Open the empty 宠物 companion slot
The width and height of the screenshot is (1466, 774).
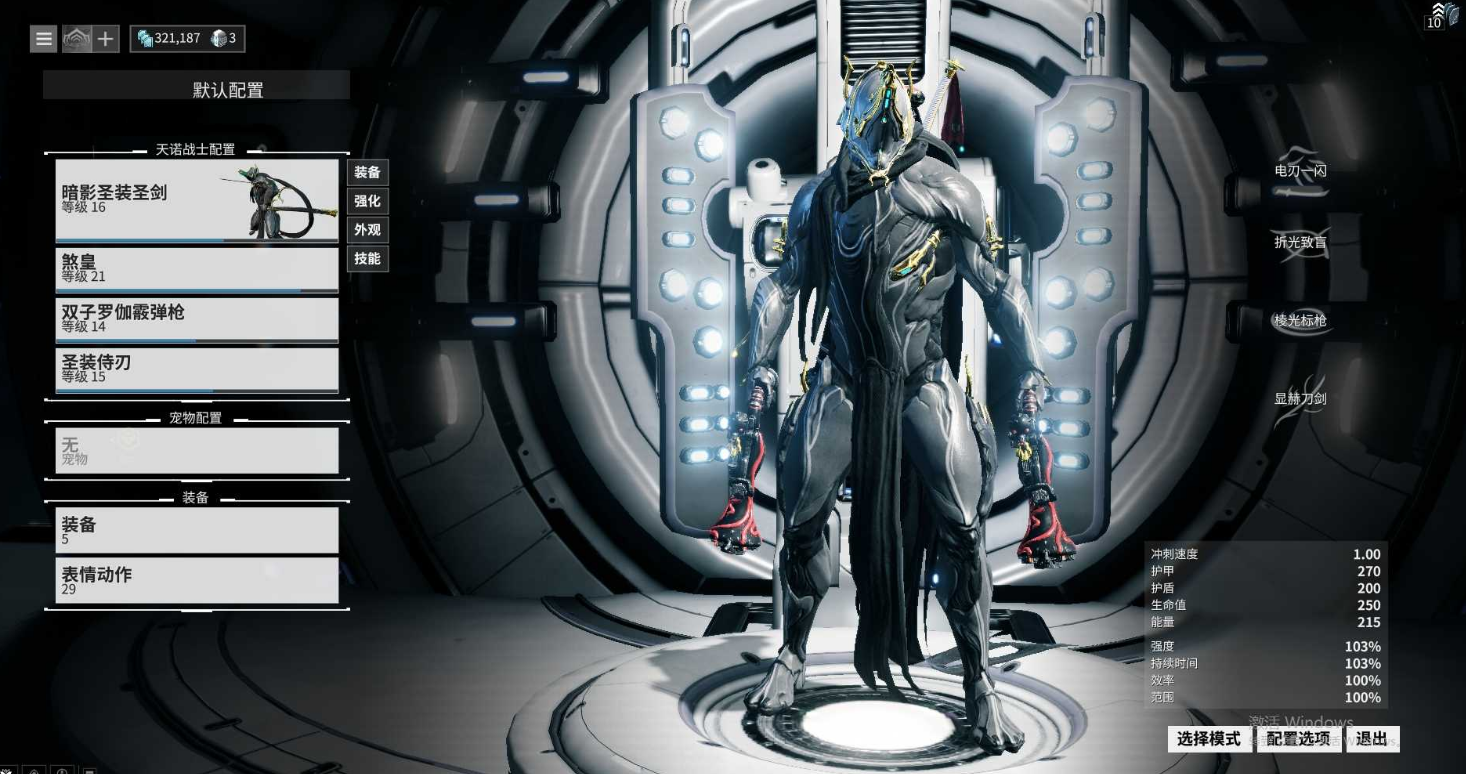(196, 450)
